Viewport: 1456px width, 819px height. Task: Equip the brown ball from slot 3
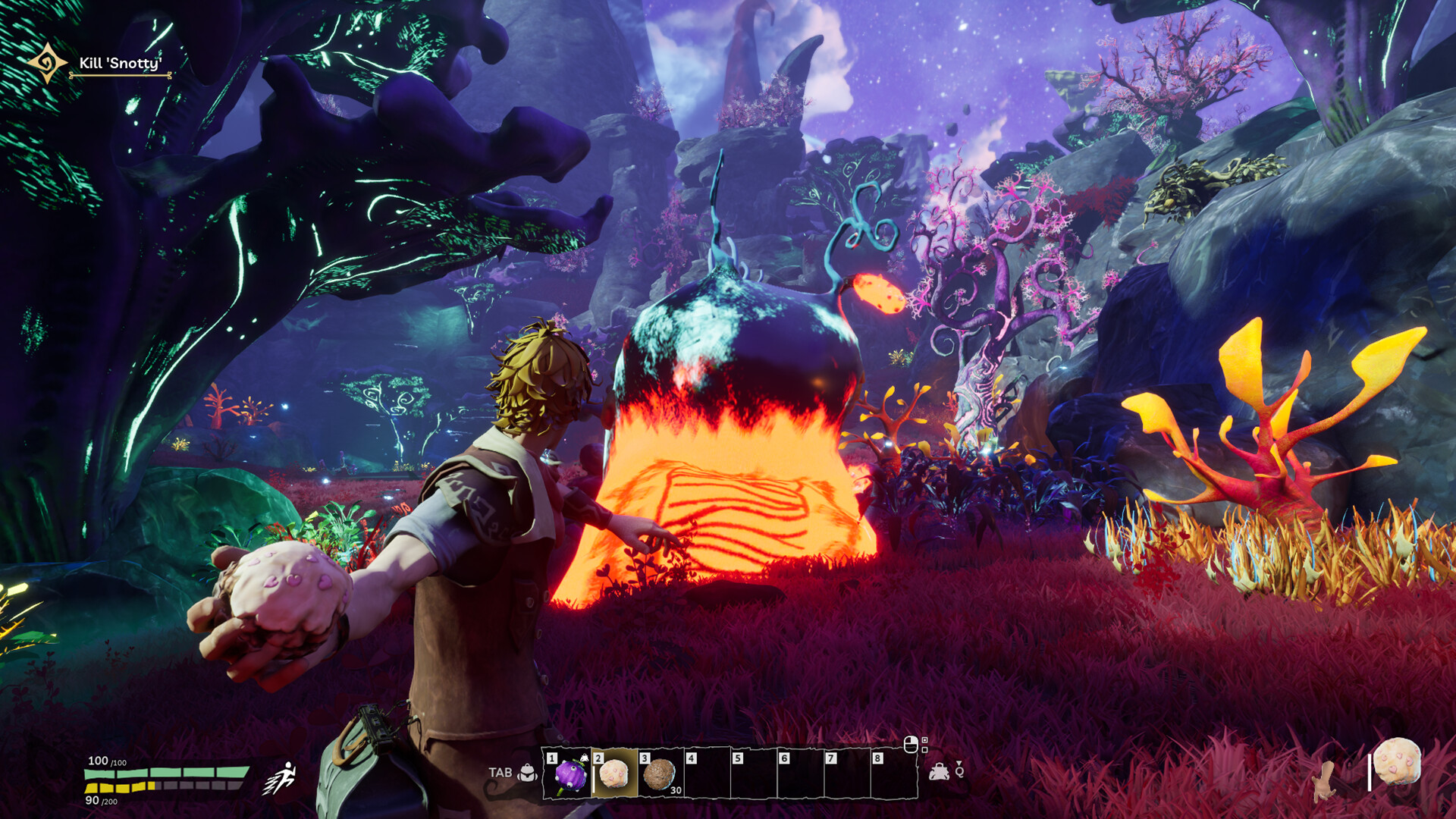coord(659,776)
